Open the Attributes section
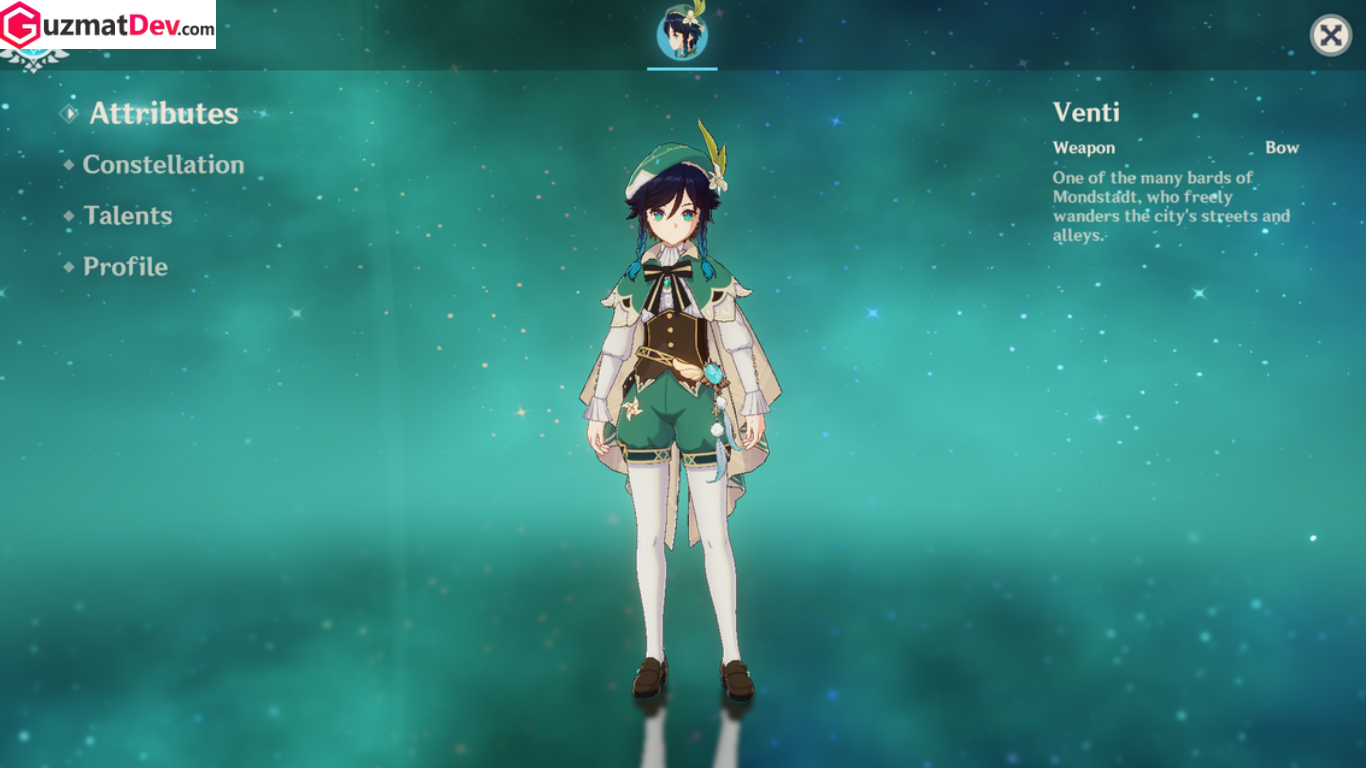 click(x=163, y=114)
